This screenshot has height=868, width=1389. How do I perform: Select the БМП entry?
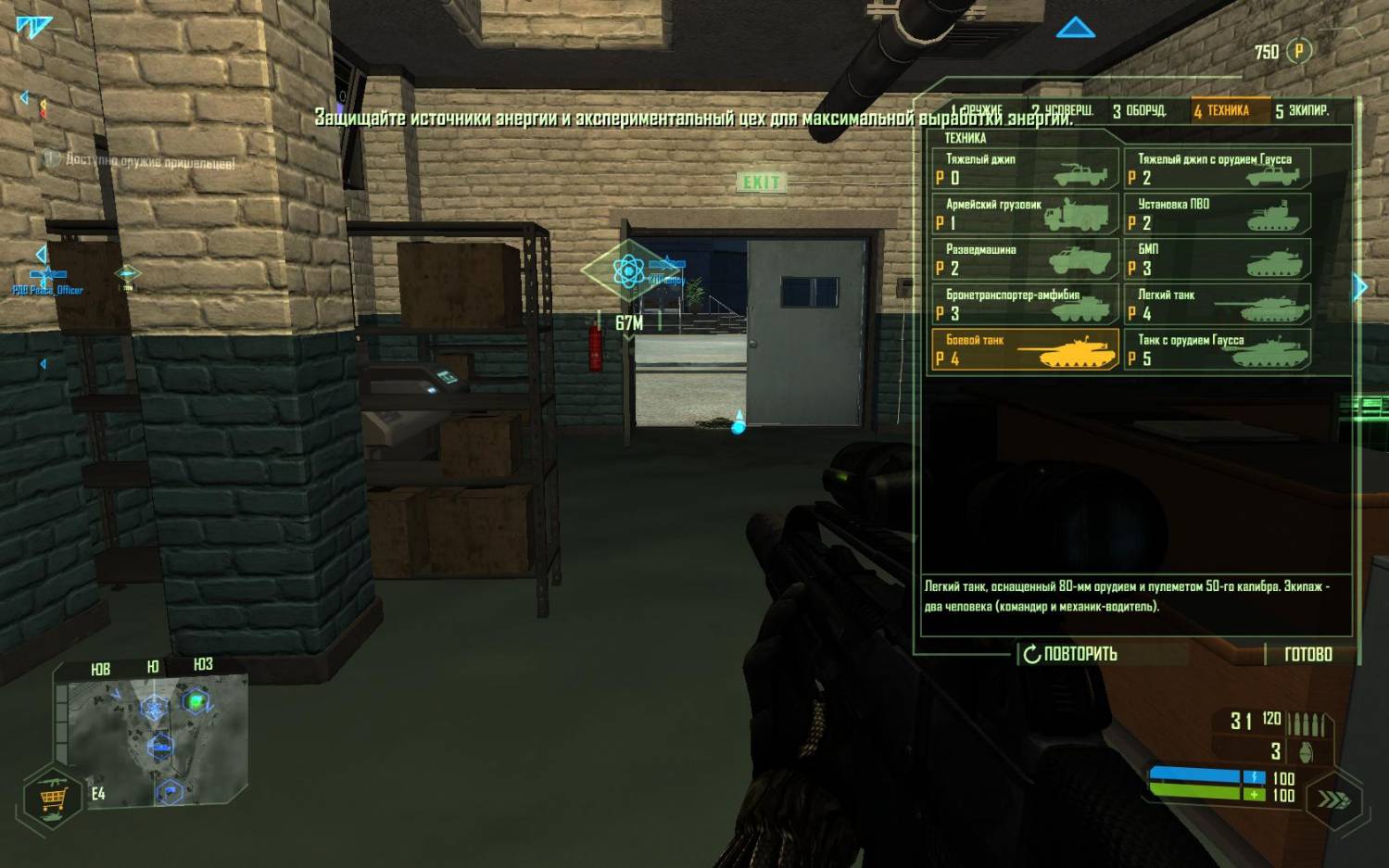click(1217, 259)
